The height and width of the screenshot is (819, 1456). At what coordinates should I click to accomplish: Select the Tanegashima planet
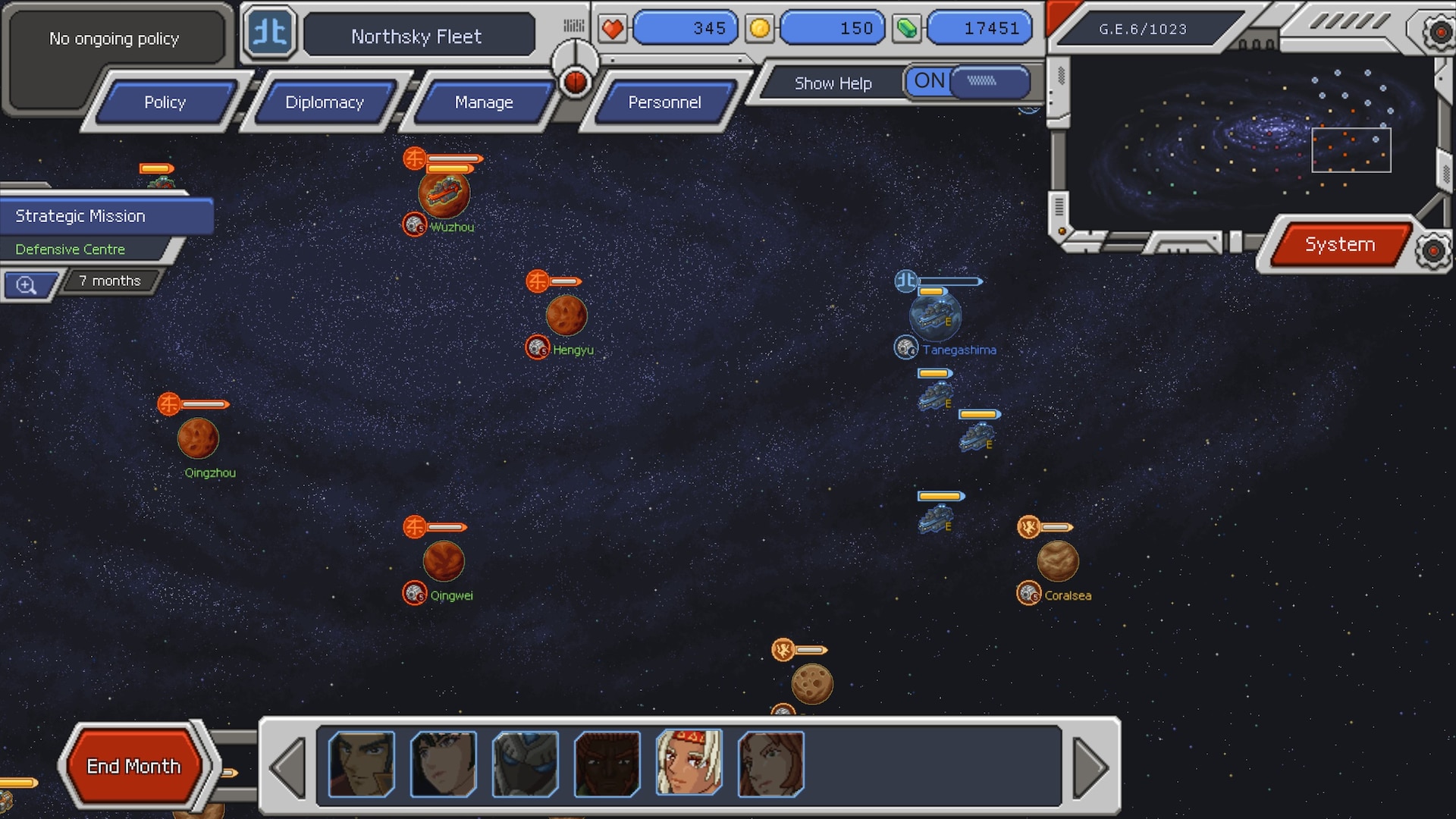click(x=935, y=316)
